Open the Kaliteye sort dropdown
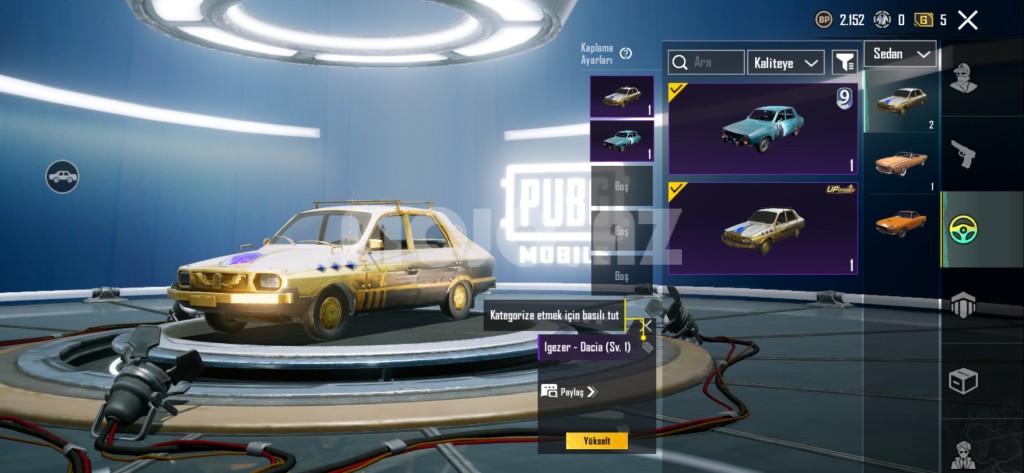The image size is (1024, 473). (x=786, y=62)
